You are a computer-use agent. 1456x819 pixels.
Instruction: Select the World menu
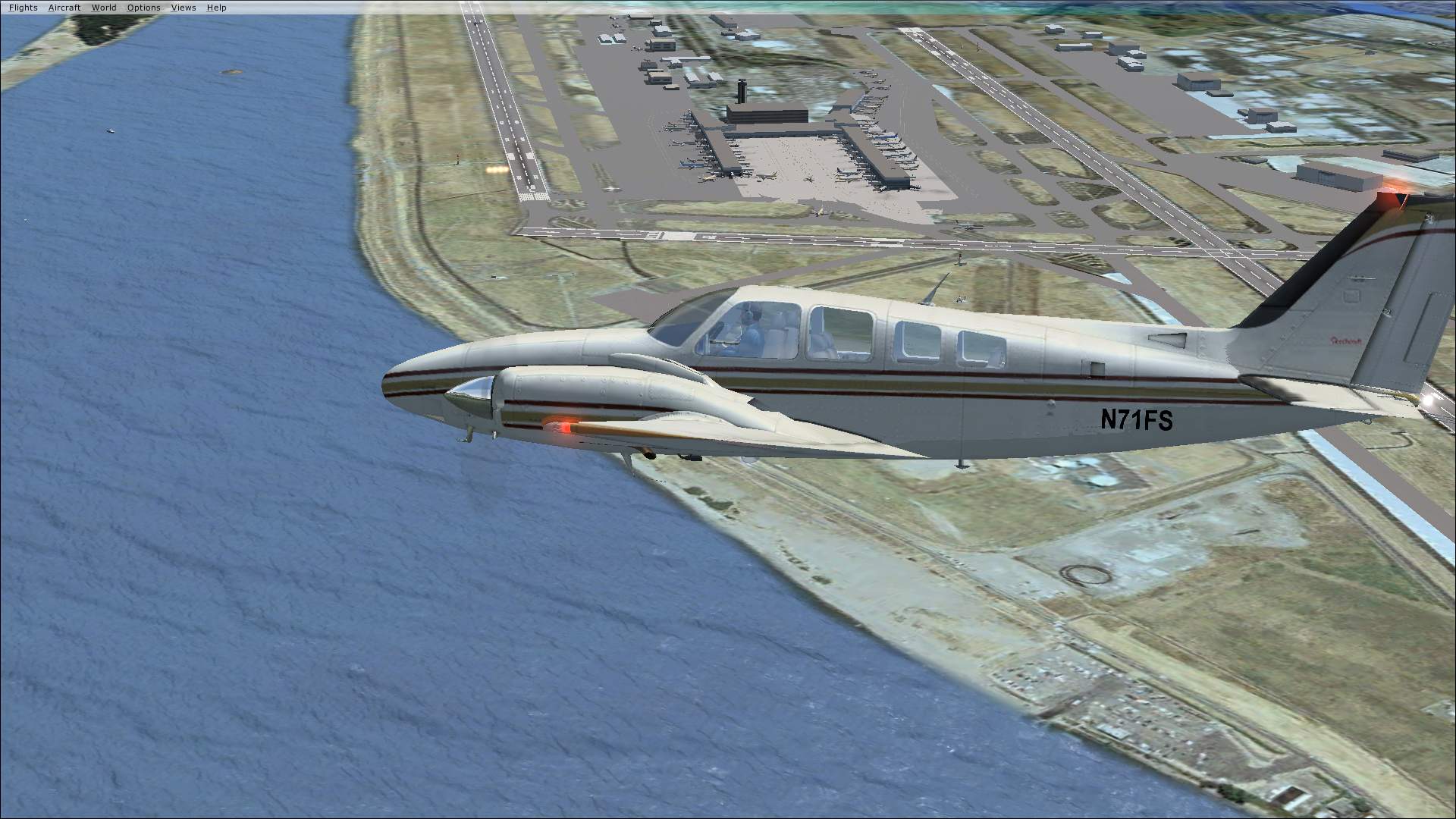[x=104, y=8]
